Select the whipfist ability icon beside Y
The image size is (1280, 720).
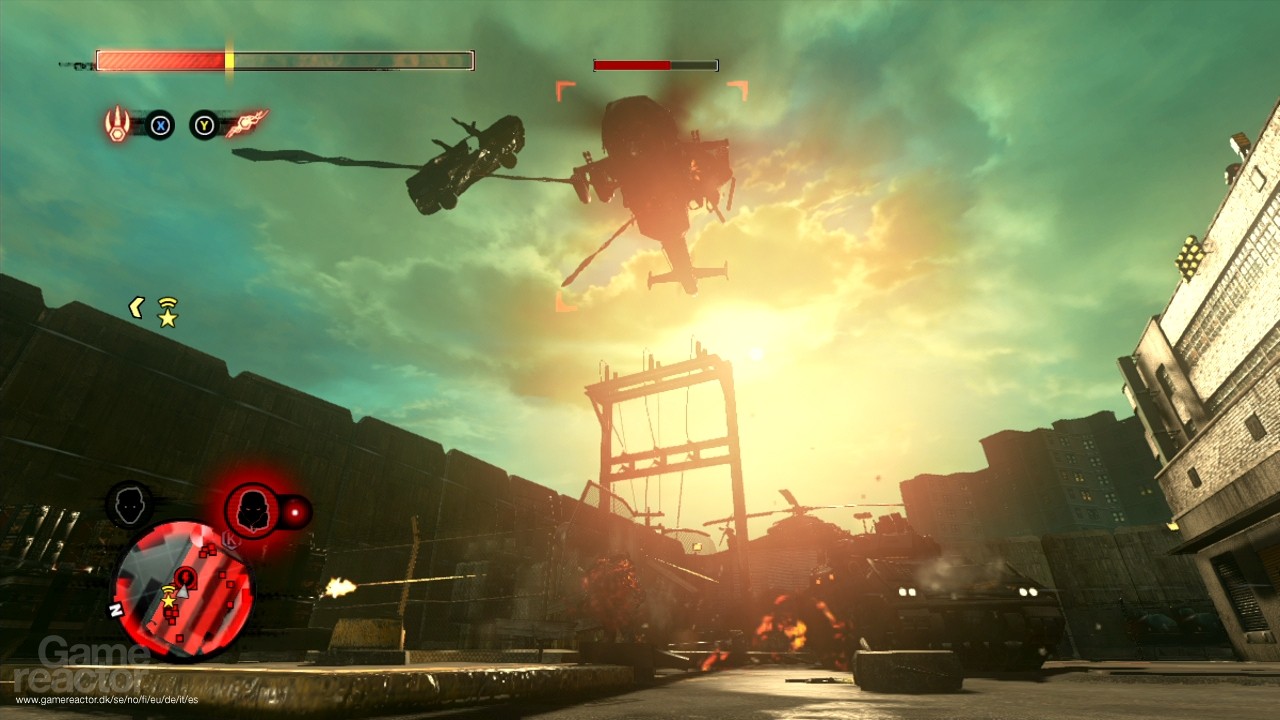coord(247,124)
